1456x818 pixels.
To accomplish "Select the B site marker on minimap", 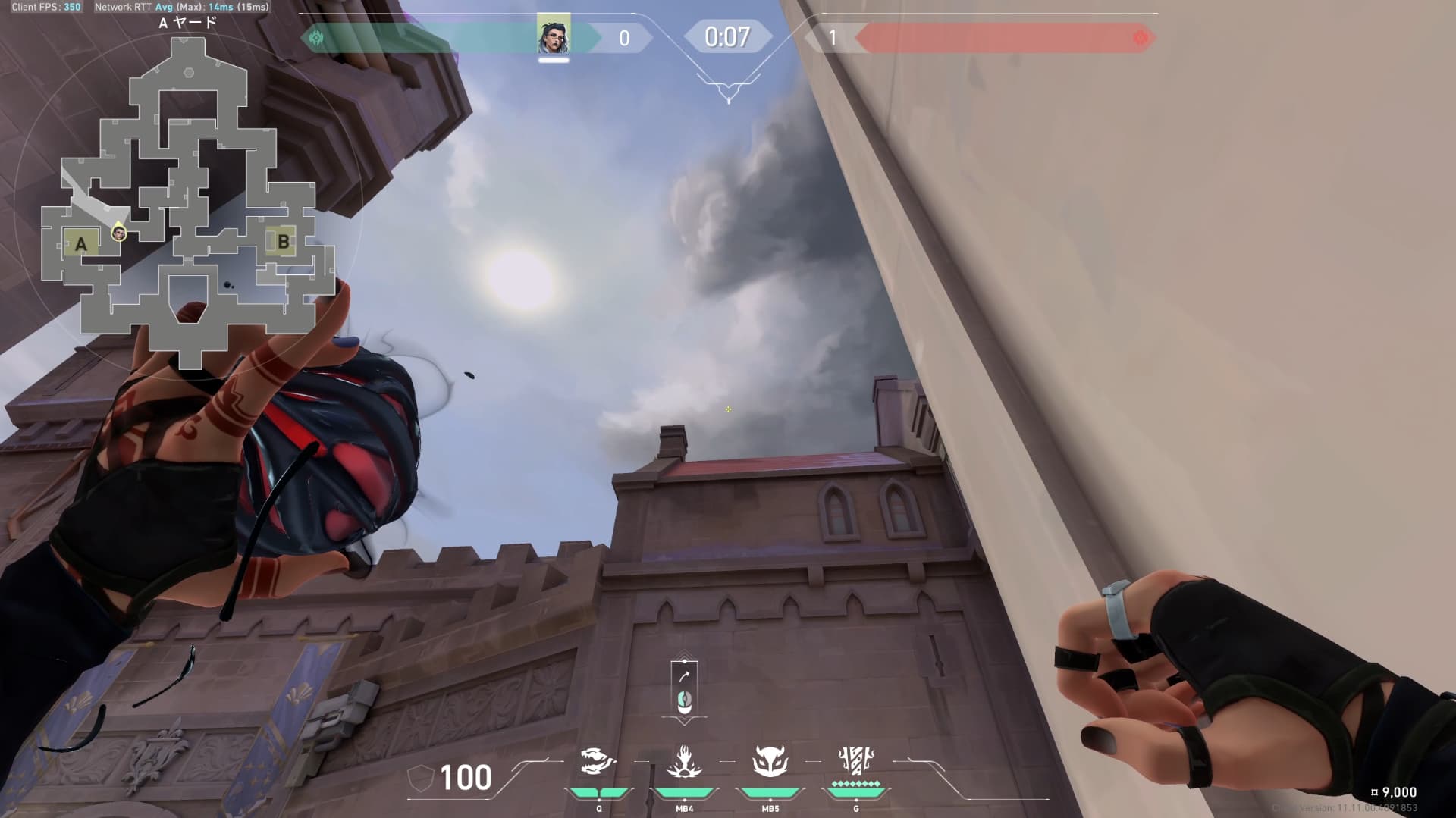I will 283,242.
